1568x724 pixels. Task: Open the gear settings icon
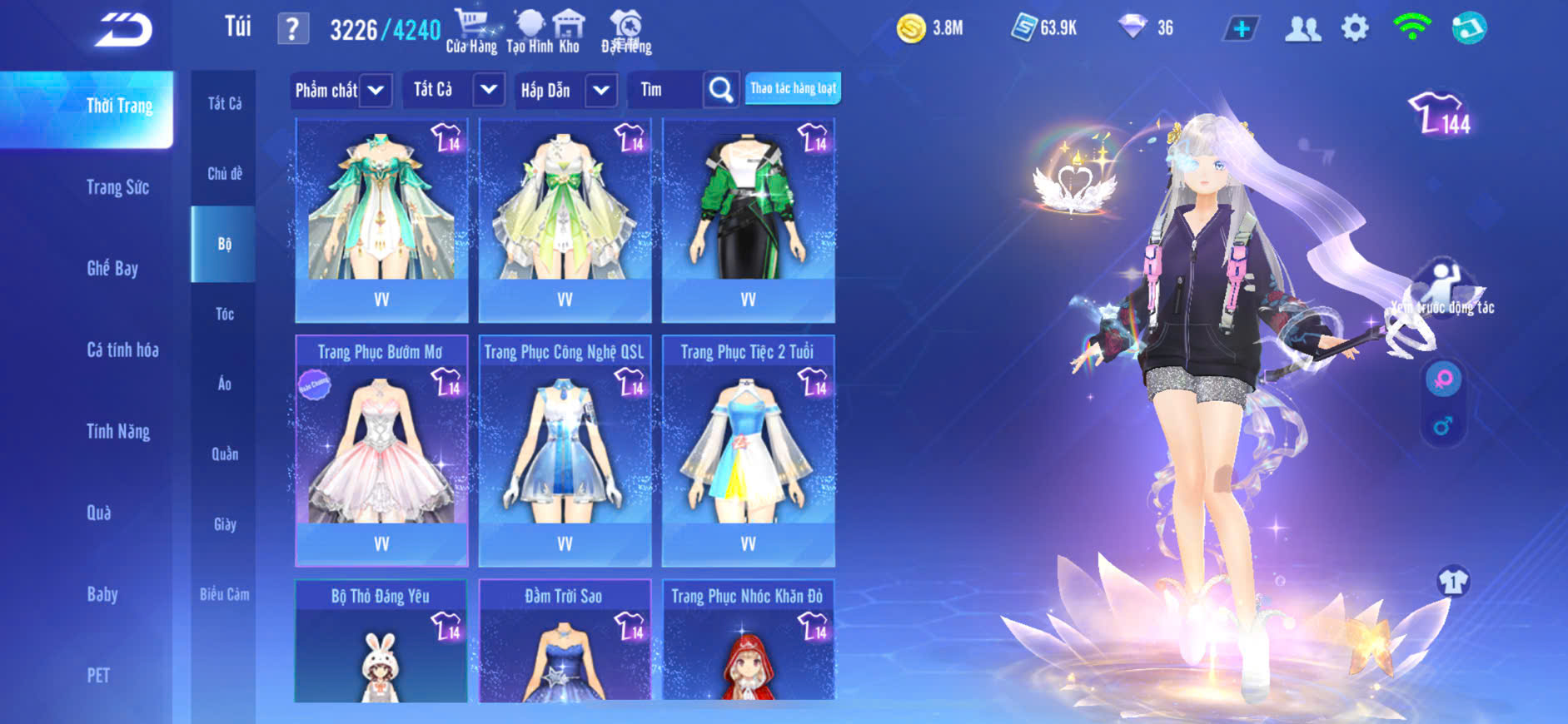pos(1355,29)
